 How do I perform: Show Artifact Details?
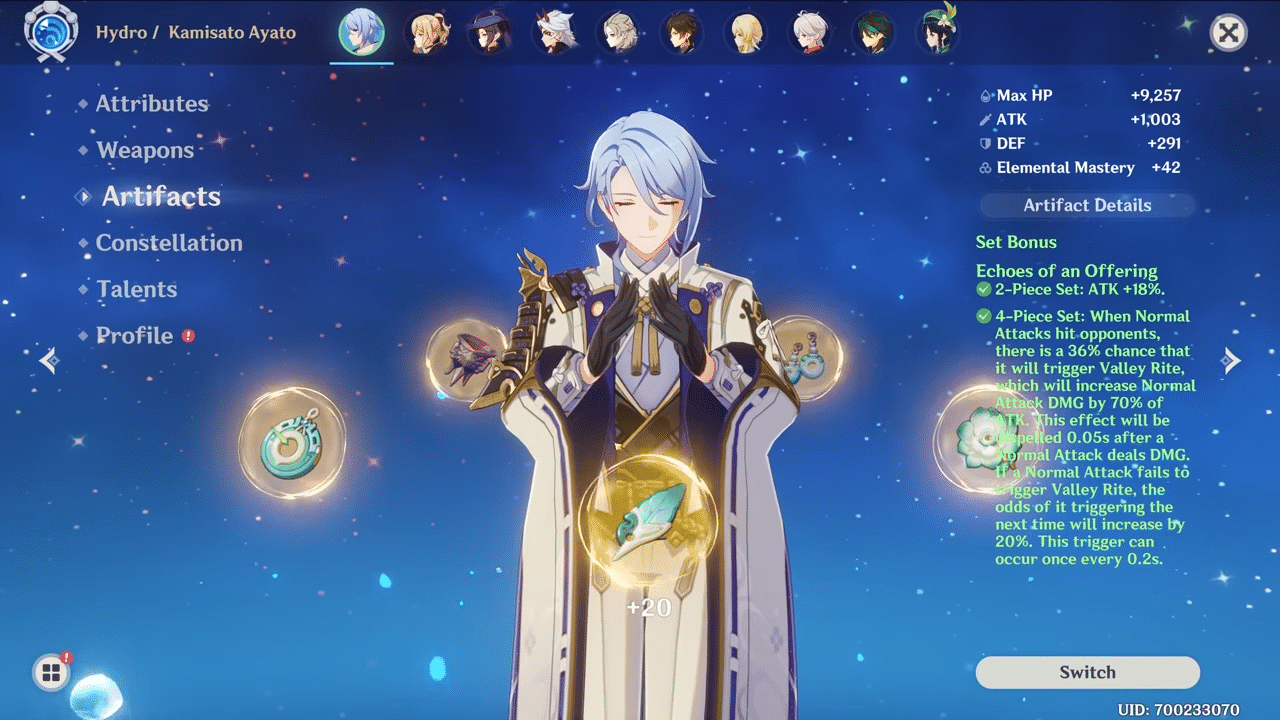point(1087,206)
